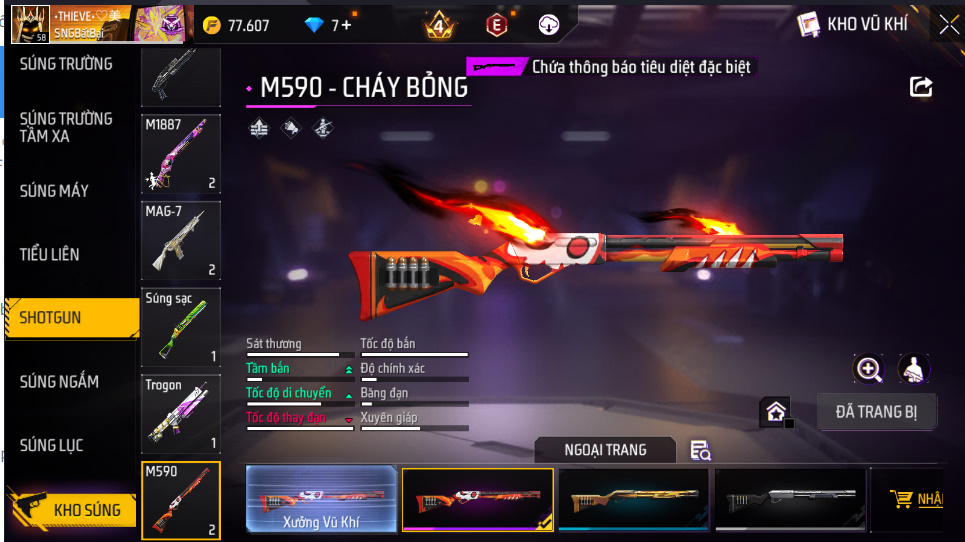Switch to SÚNG LỤC category
The width and height of the screenshot is (965, 542).
(x=51, y=445)
